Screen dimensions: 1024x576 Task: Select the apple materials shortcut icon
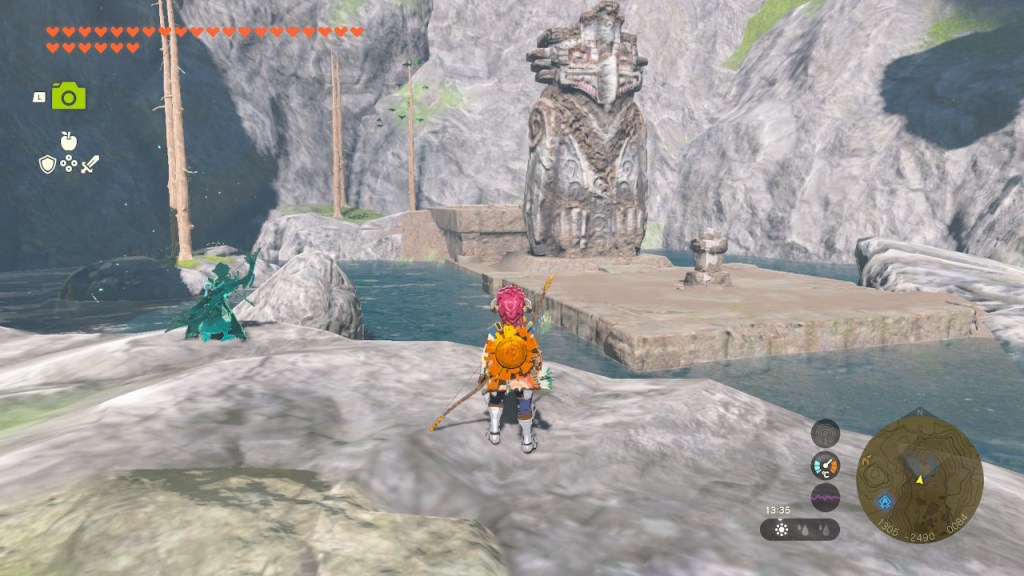tap(68, 141)
